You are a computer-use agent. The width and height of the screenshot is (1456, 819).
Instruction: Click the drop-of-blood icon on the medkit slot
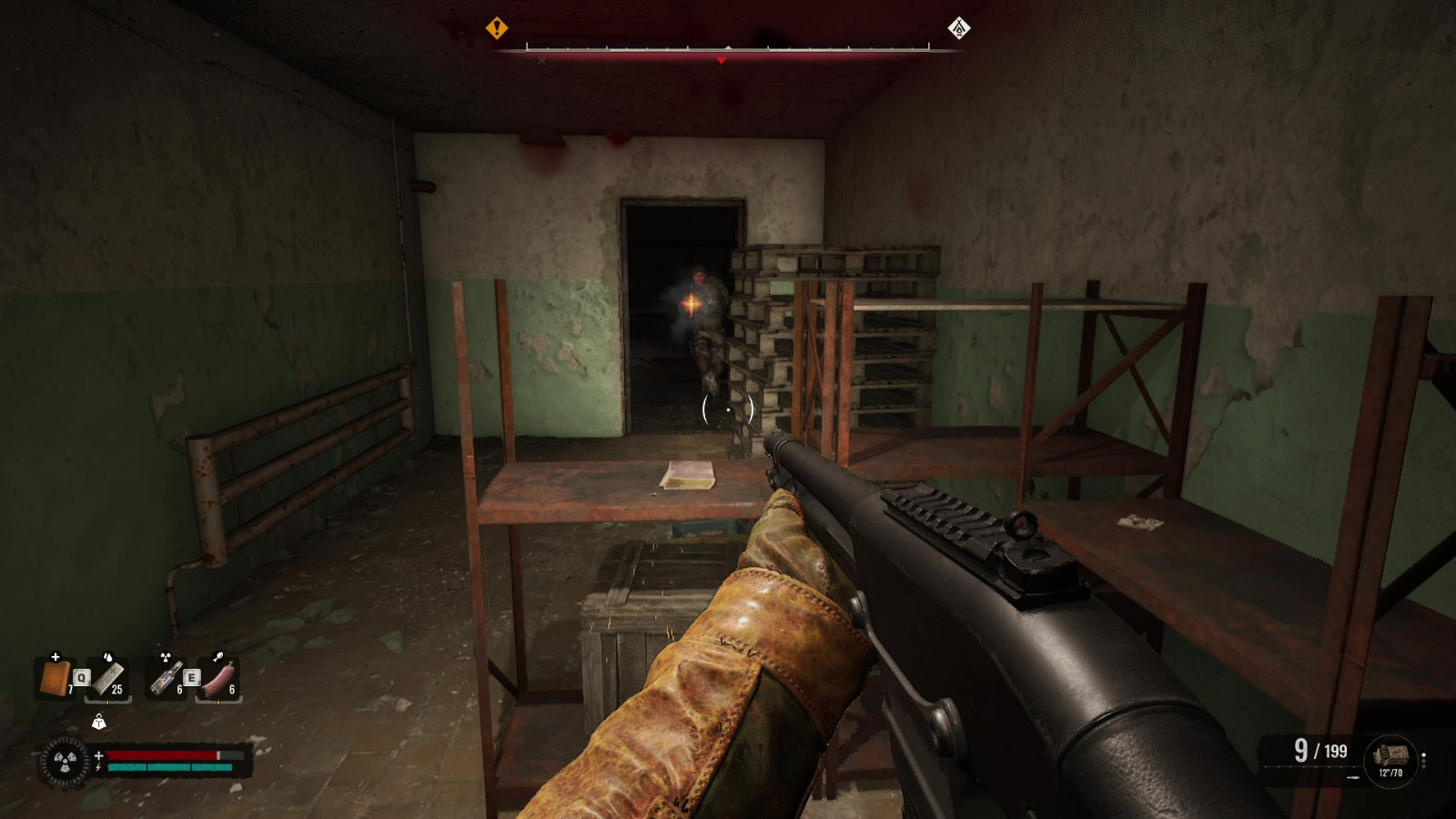click(107, 657)
